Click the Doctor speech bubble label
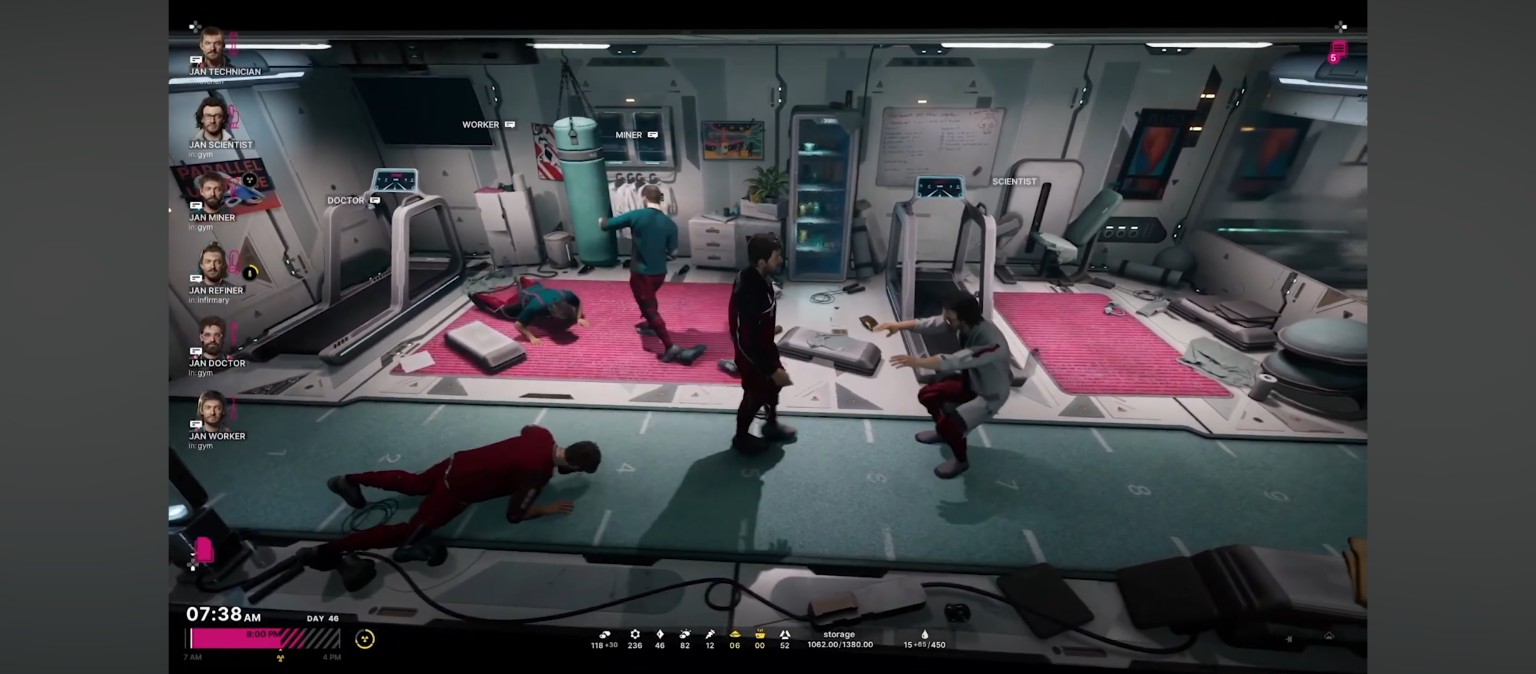This screenshot has height=674, width=1536. pyautogui.click(x=353, y=200)
